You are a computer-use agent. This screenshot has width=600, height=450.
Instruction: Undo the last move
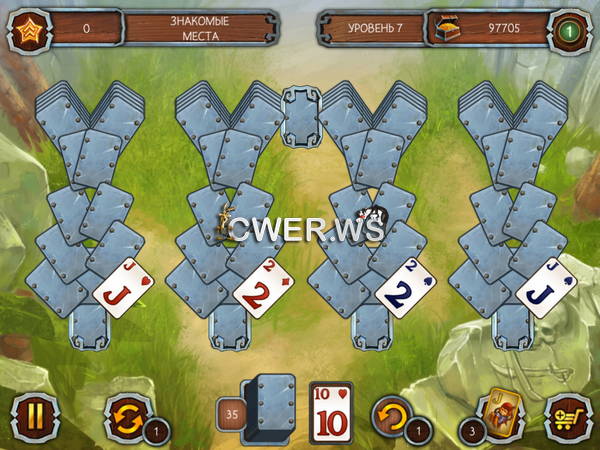click(x=392, y=412)
